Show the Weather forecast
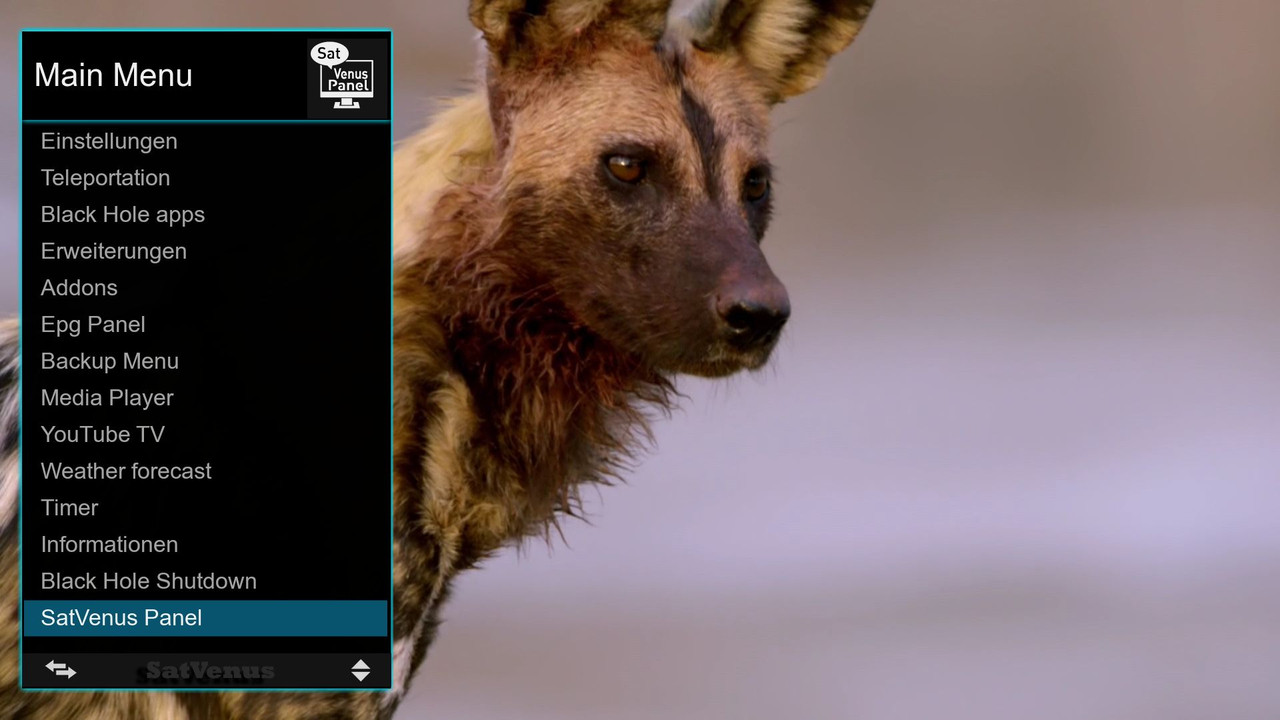Viewport: 1280px width, 720px height. [126, 471]
